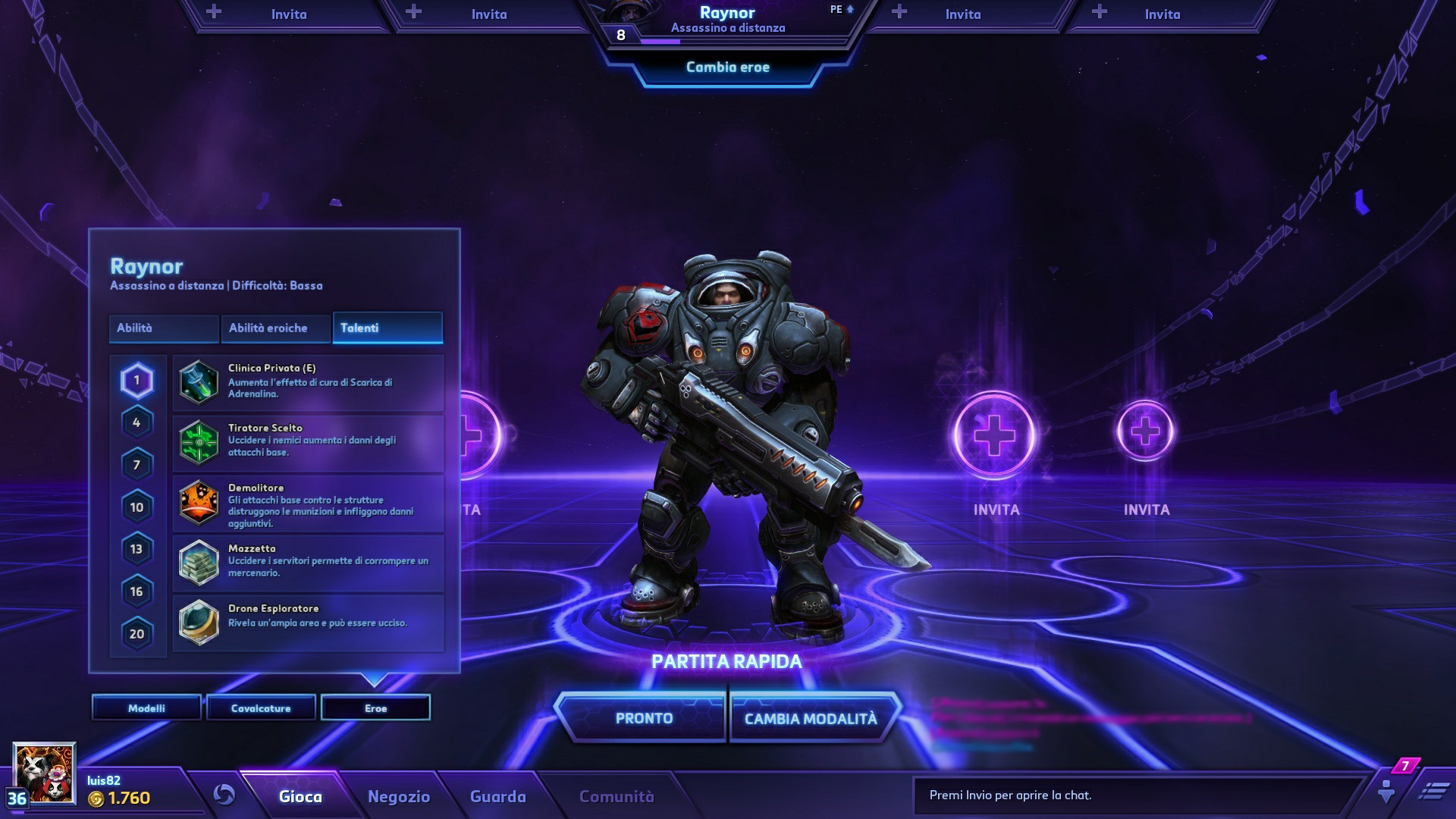Switch to the Abilità tab
Viewport: 1456px width, 819px height.
163,328
